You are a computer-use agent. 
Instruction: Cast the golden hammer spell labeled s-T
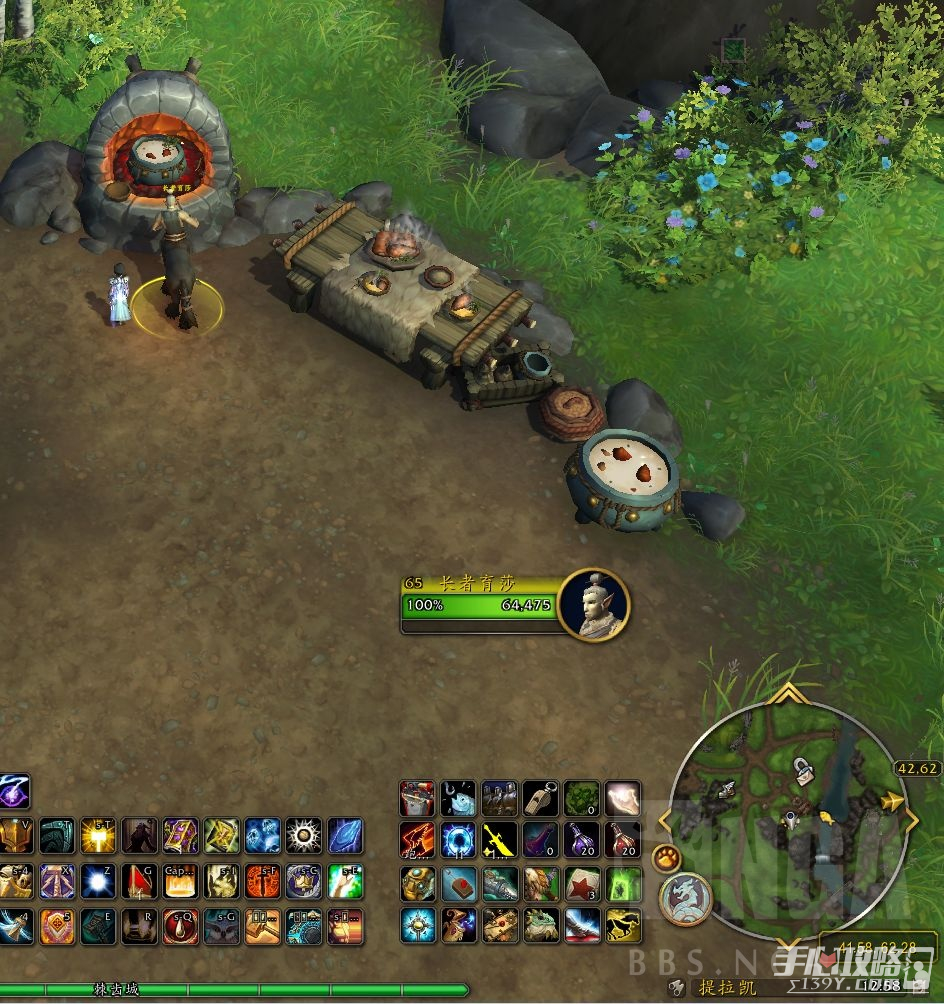[x=98, y=836]
